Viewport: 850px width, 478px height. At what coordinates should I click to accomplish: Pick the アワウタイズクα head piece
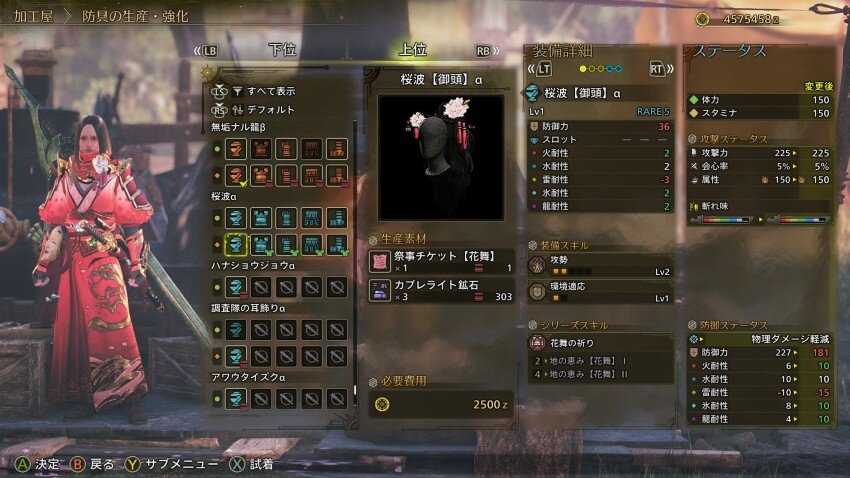(236, 398)
